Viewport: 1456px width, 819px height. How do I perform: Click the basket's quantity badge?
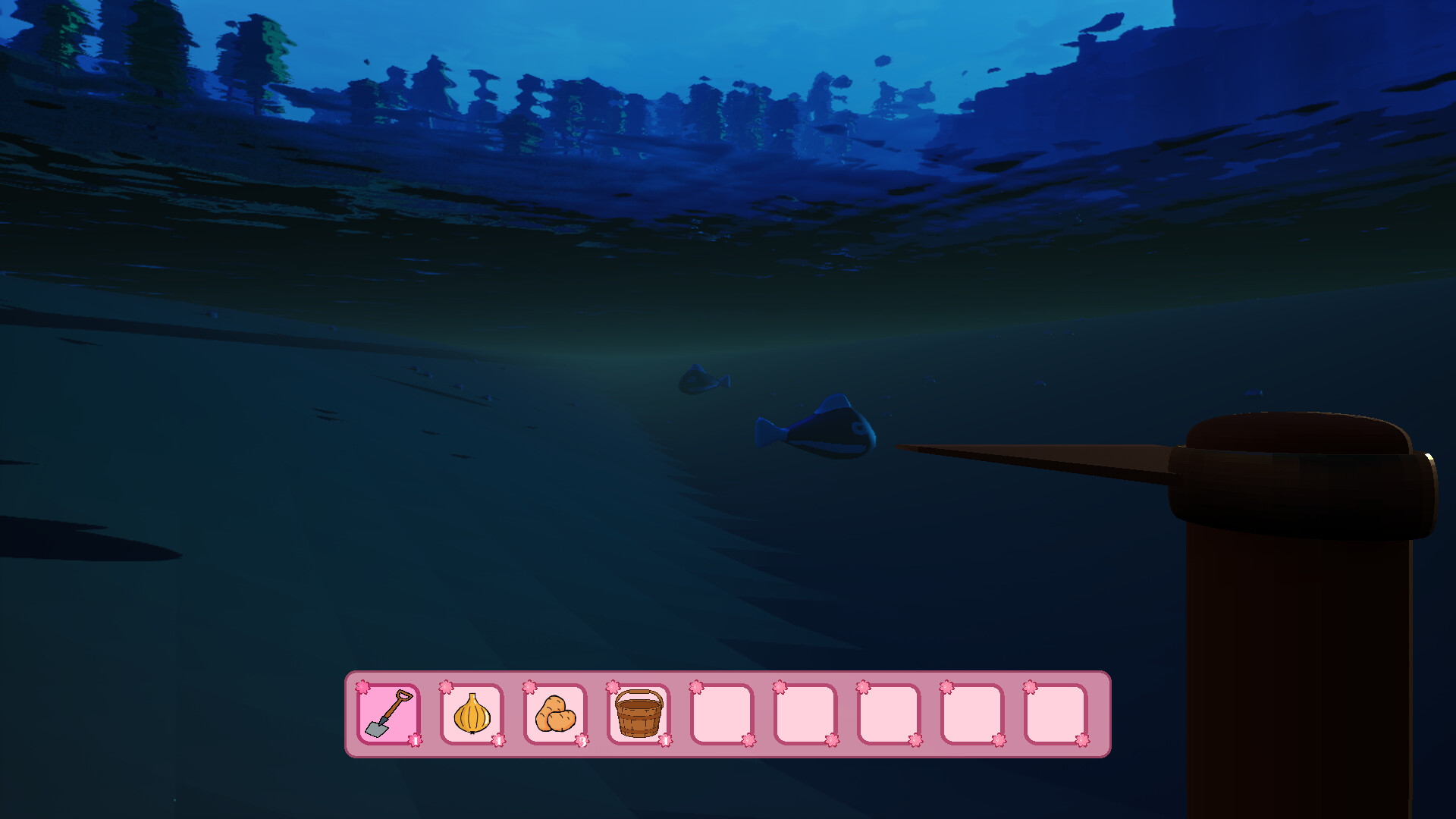pyautogui.click(x=666, y=741)
